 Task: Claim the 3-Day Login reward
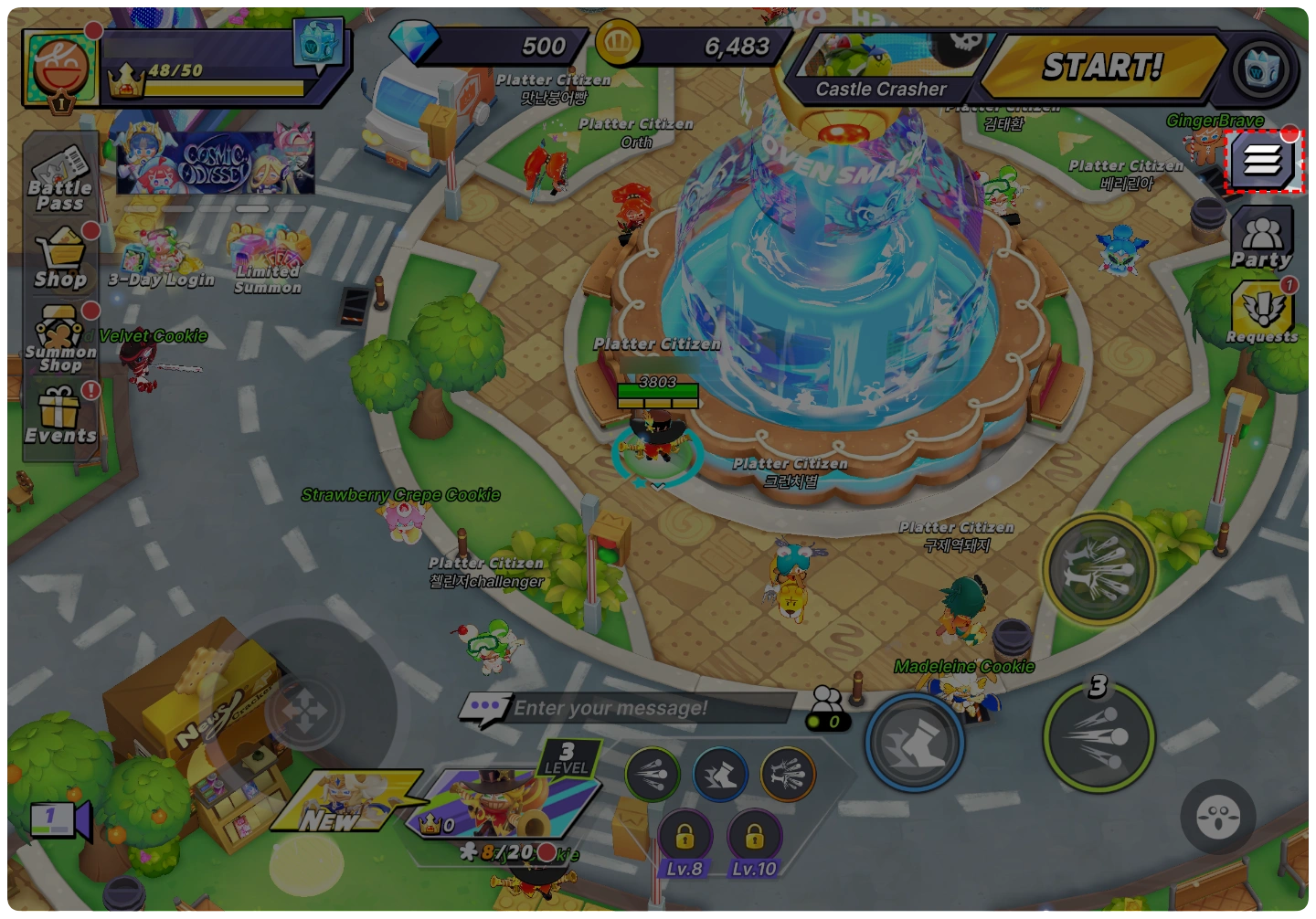(160, 260)
